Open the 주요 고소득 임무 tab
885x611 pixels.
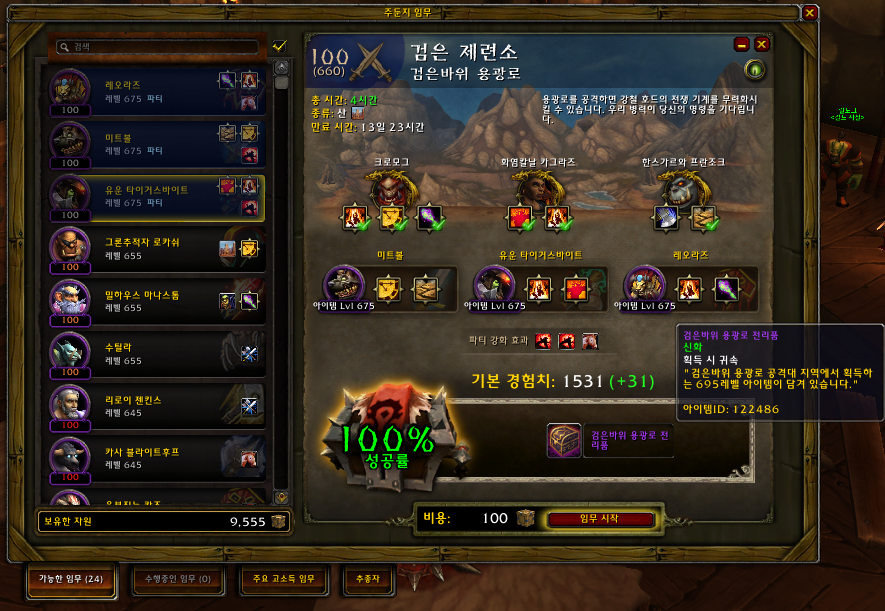[x=283, y=579]
